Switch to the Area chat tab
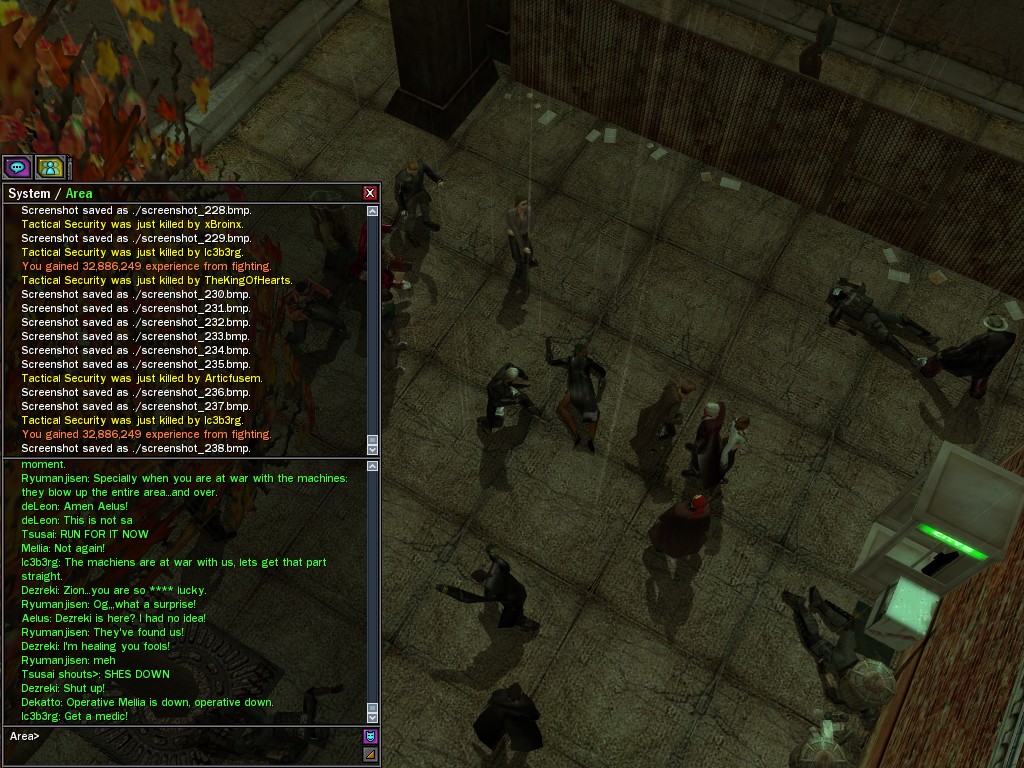 (79, 194)
